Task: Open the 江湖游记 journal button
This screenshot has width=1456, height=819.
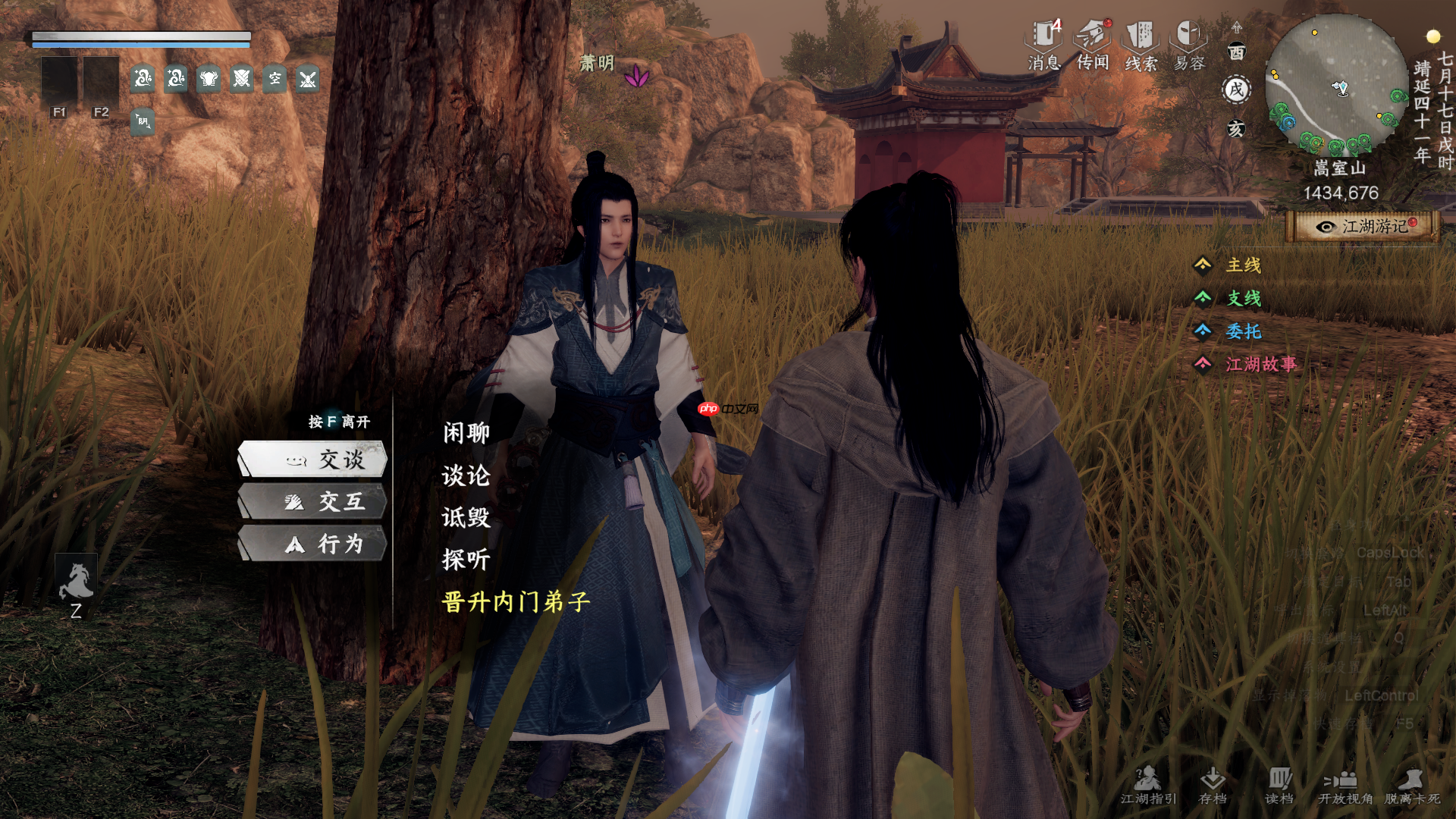Action: coord(1363,227)
